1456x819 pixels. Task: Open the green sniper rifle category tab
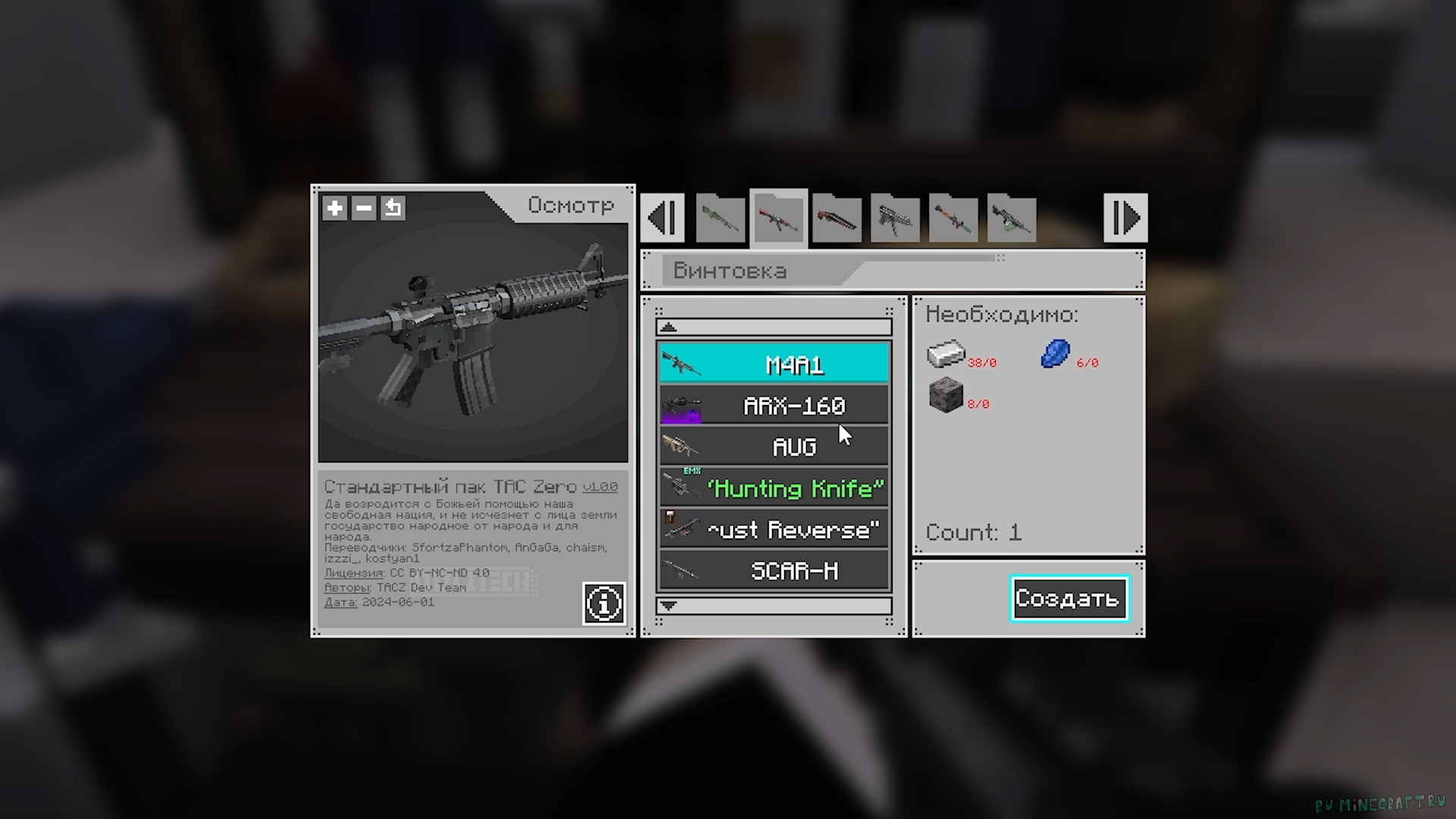720,219
